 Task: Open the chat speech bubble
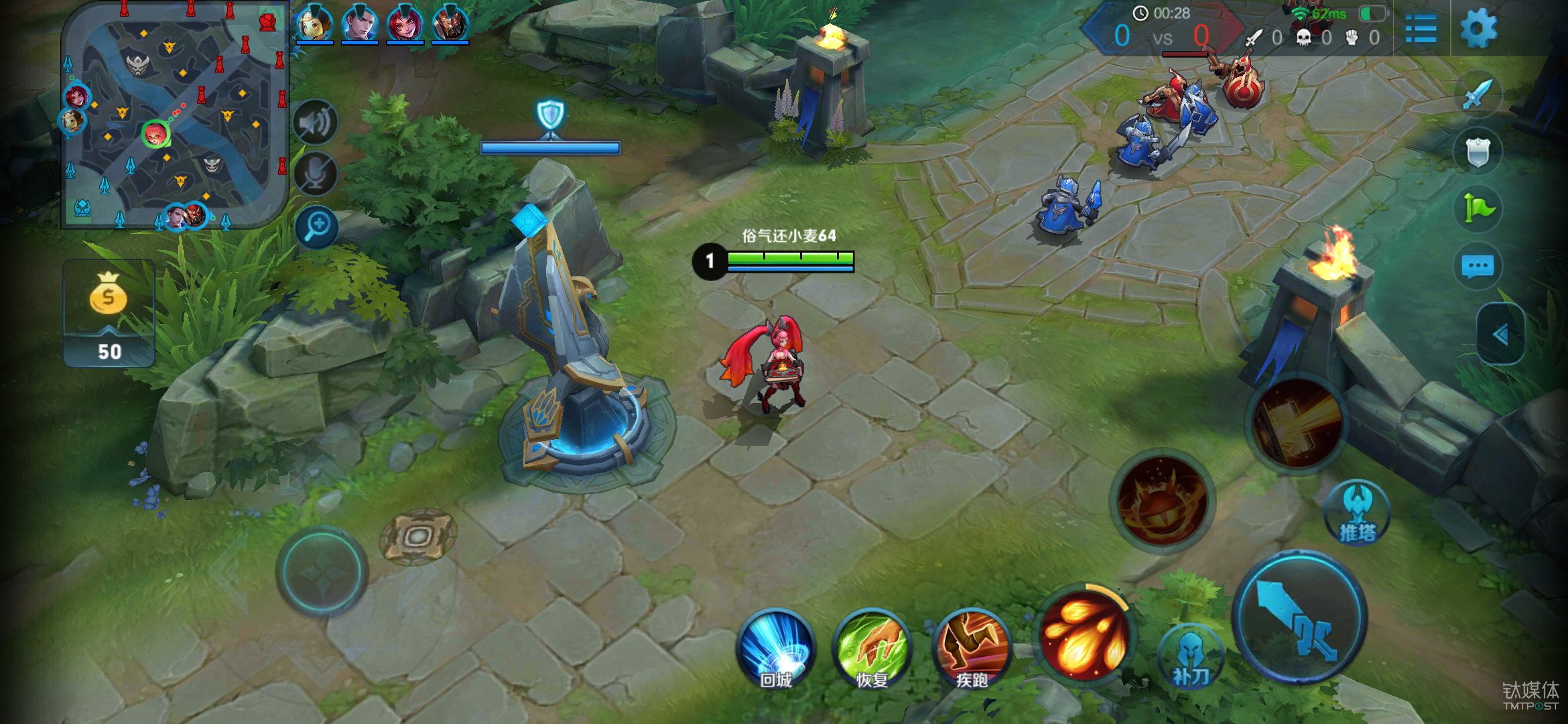1478,266
